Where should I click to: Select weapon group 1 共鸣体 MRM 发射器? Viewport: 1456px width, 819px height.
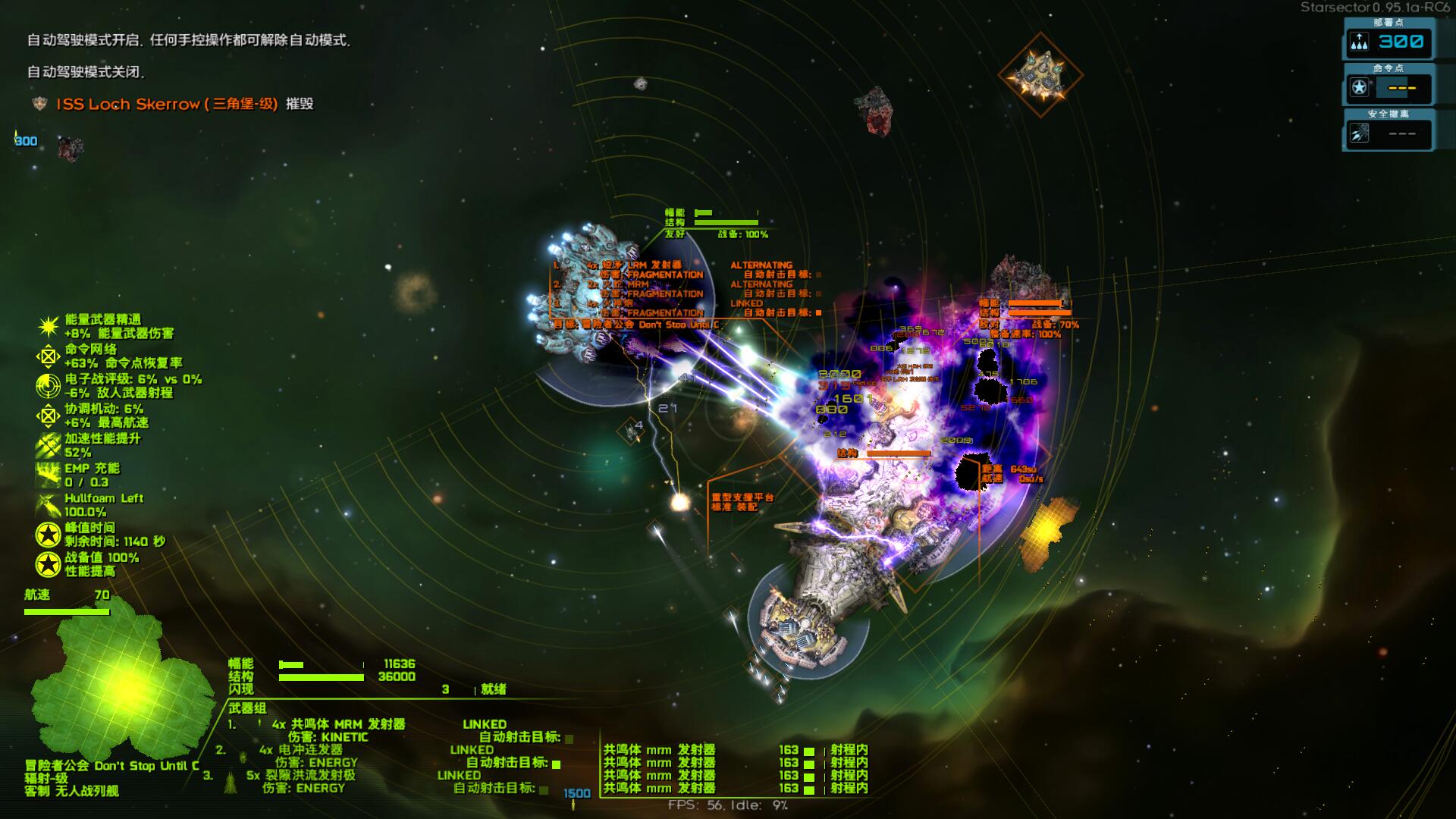click(x=337, y=724)
